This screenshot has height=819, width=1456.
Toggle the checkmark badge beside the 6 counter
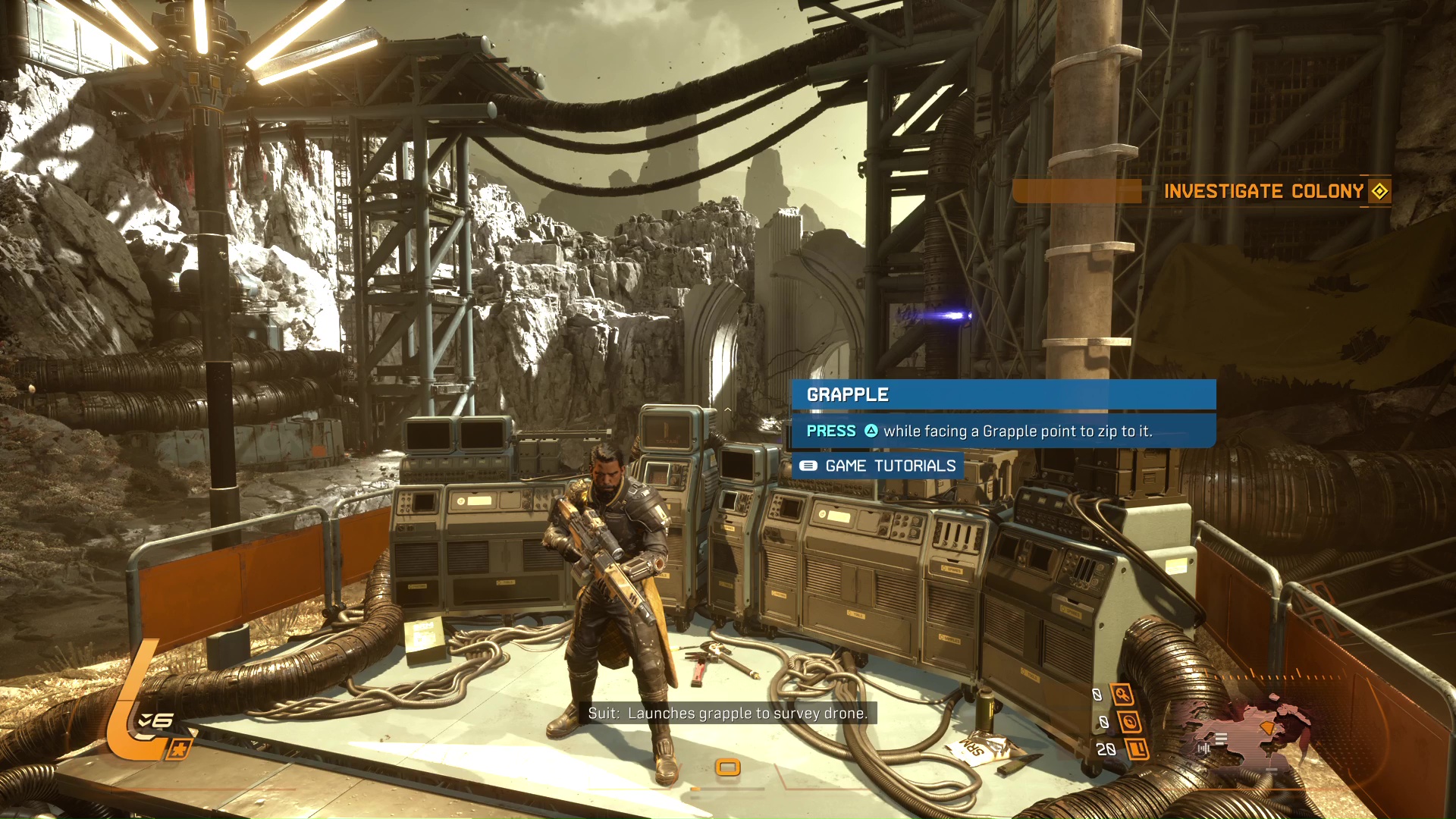tap(145, 720)
